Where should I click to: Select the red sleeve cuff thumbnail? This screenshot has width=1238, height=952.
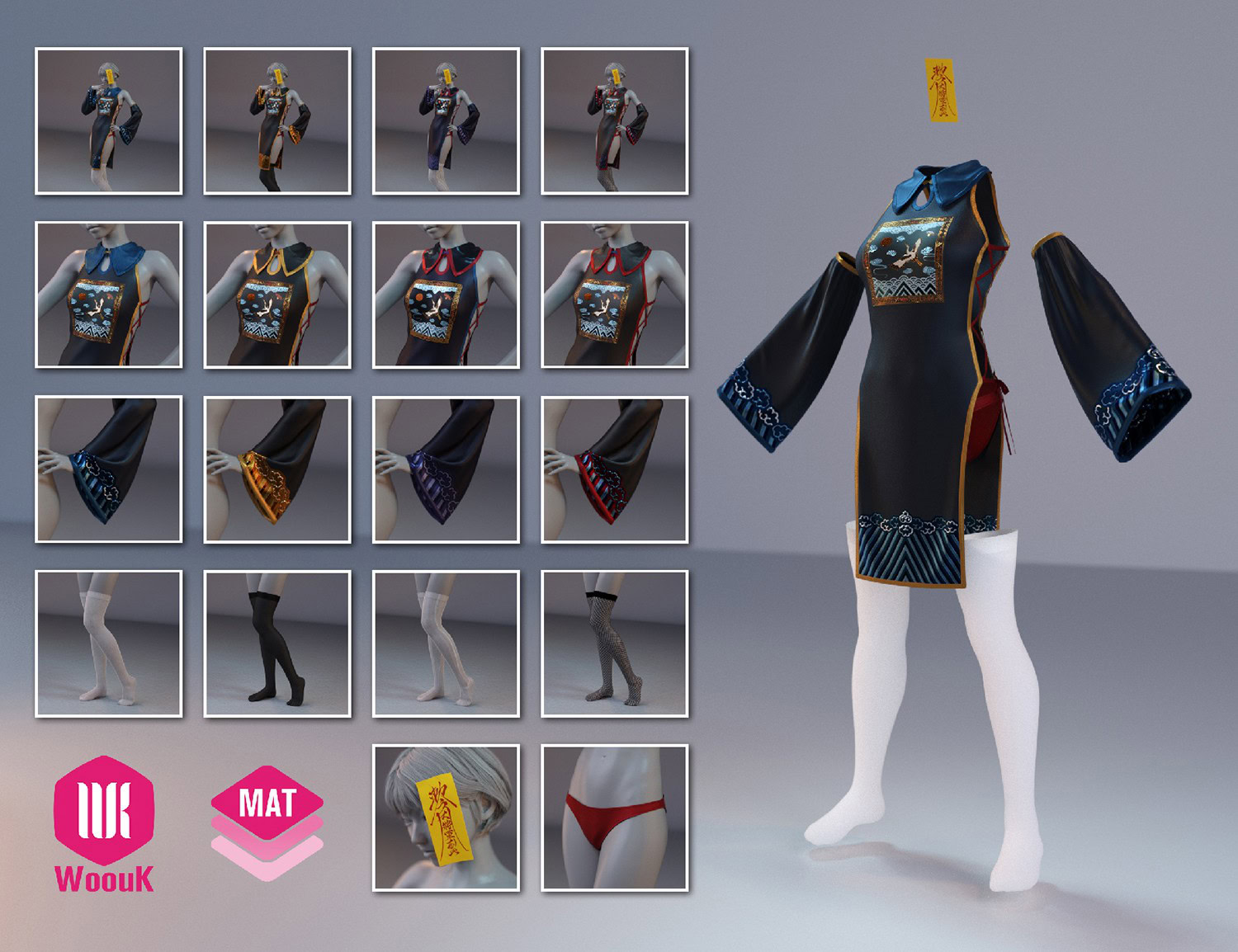[614, 469]
